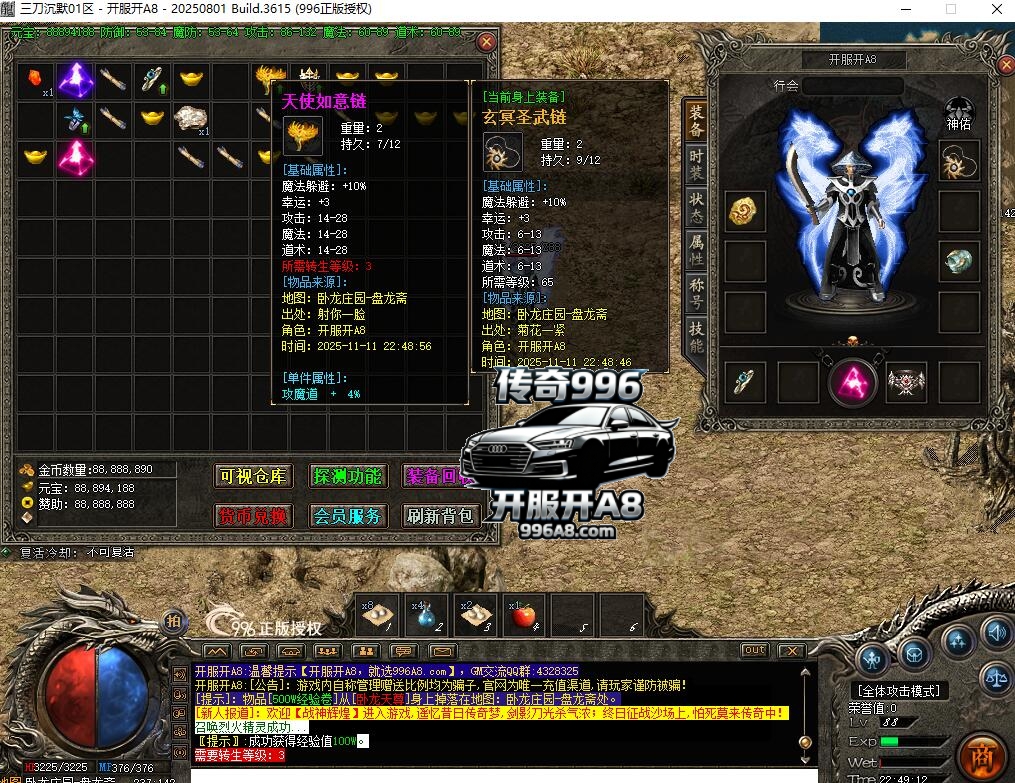The height and width of the screenshot is (783, 1015).
Task: Refresh the bag with 刷新背包
Action: pos(441,516)
